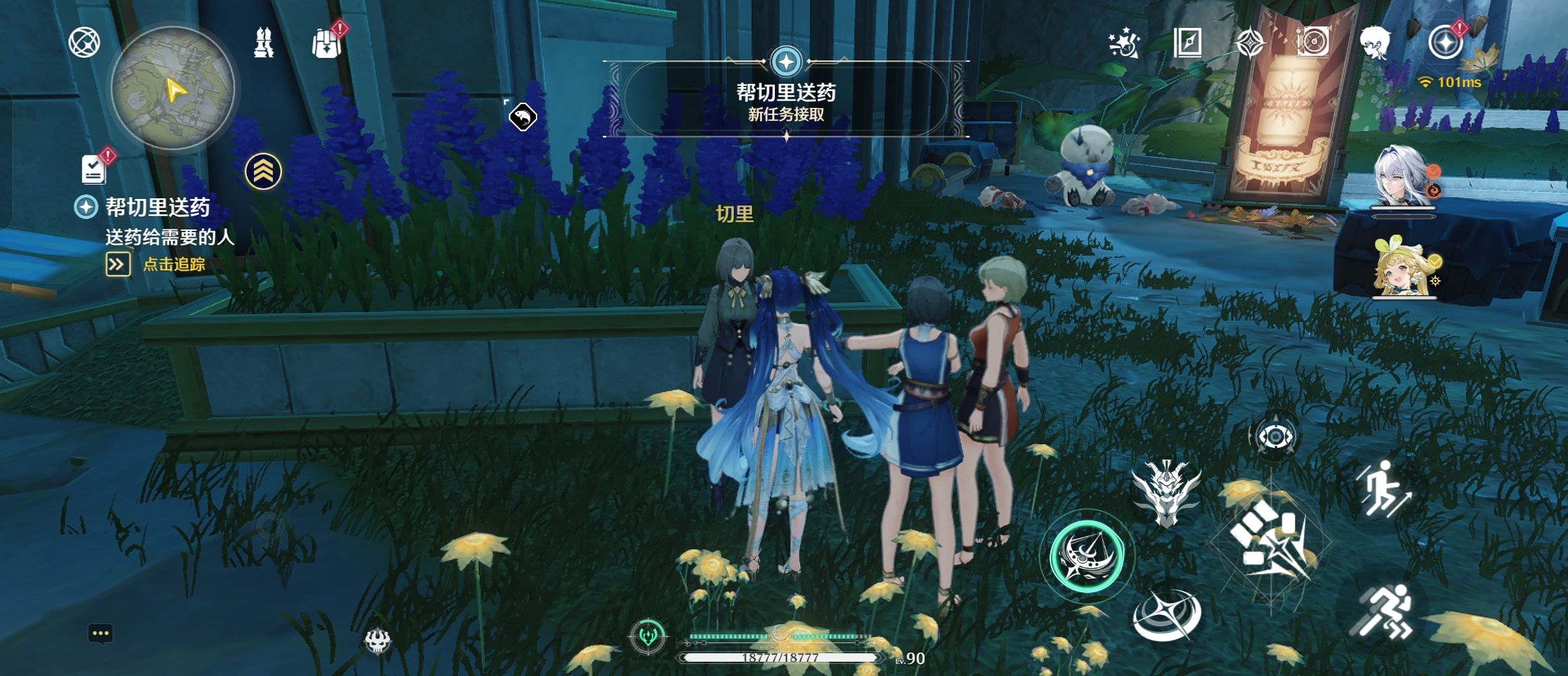Open the quest log clipboard icon
The image size is (1568, 676).
(x=94, y=169)
